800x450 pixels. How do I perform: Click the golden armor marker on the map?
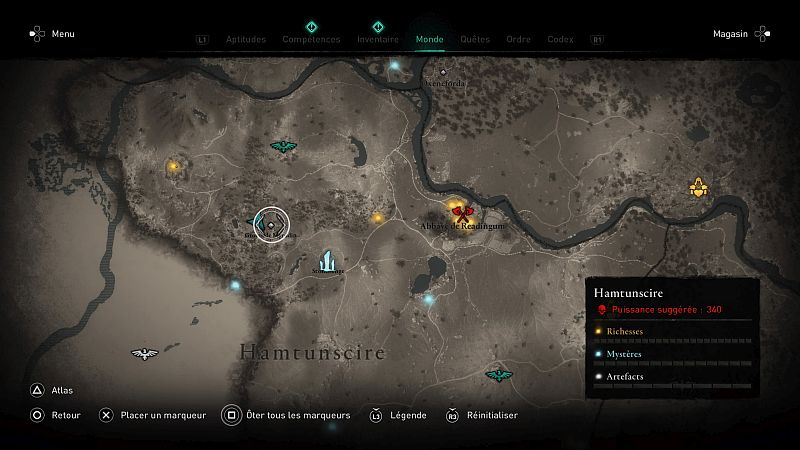pos(698,187)
